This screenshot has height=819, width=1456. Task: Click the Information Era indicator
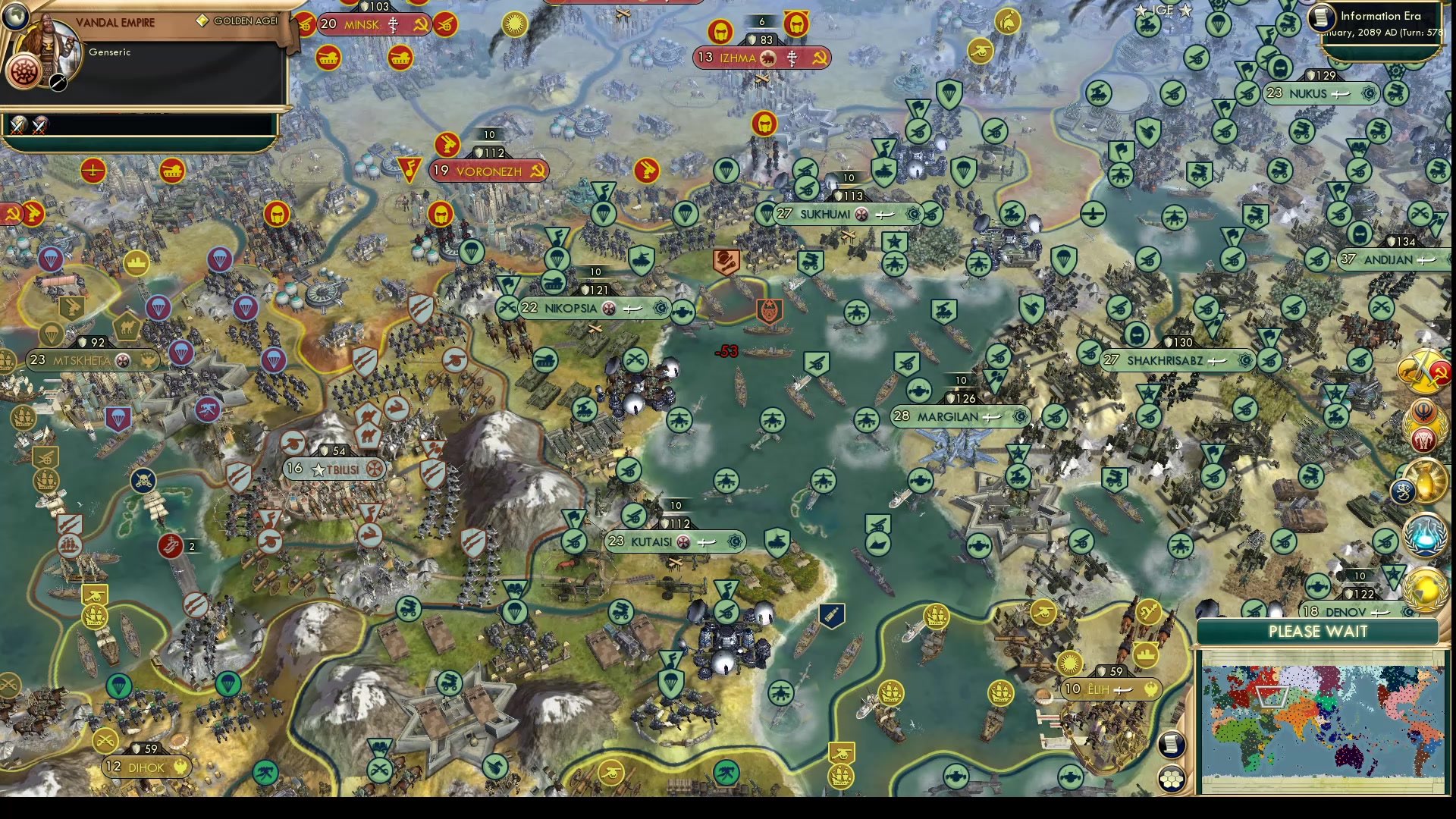pyautogui.click(x=1379, y=16)
